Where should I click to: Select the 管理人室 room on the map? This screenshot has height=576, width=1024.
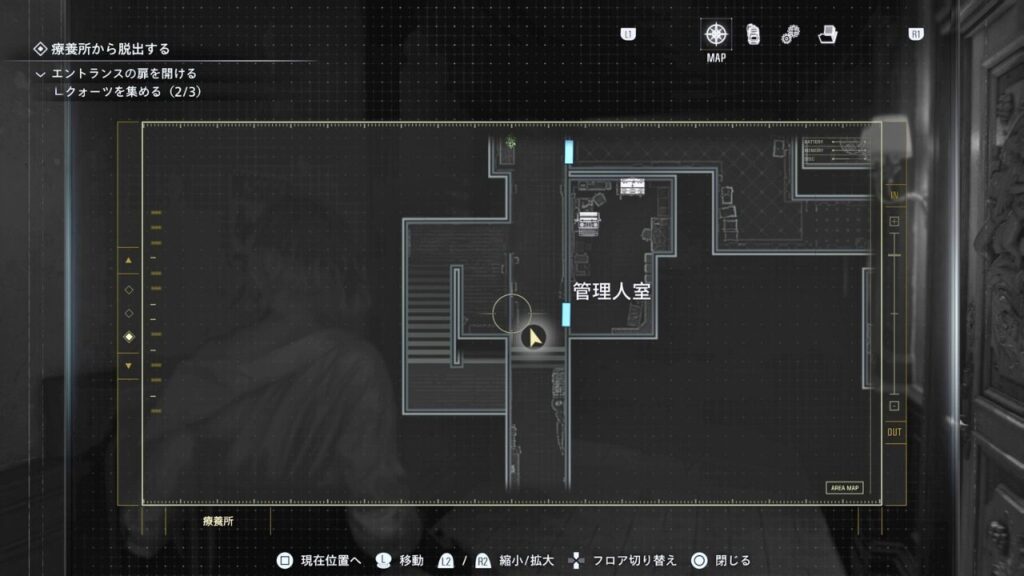point(613,291)
